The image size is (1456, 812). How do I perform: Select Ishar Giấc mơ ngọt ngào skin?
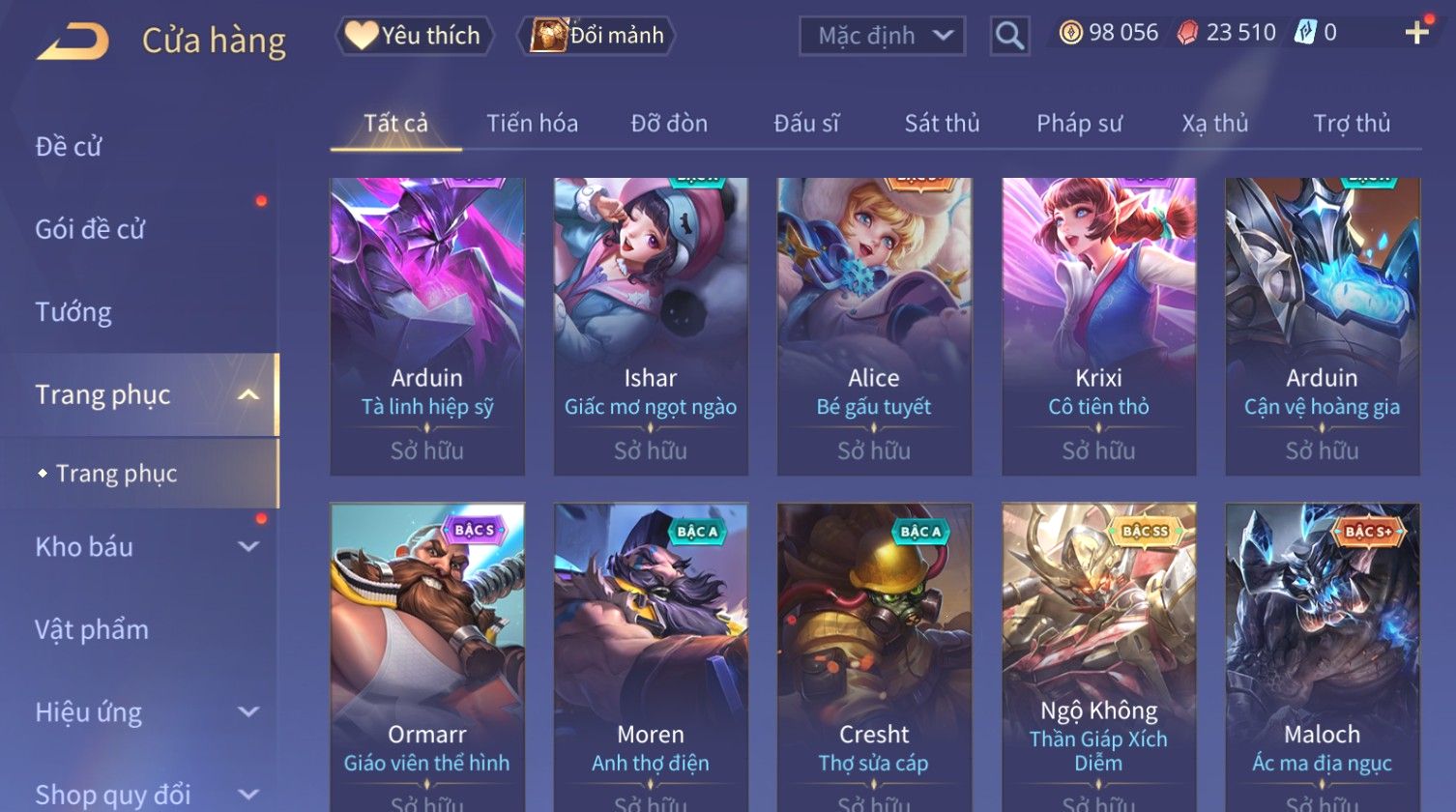(651, 326)
